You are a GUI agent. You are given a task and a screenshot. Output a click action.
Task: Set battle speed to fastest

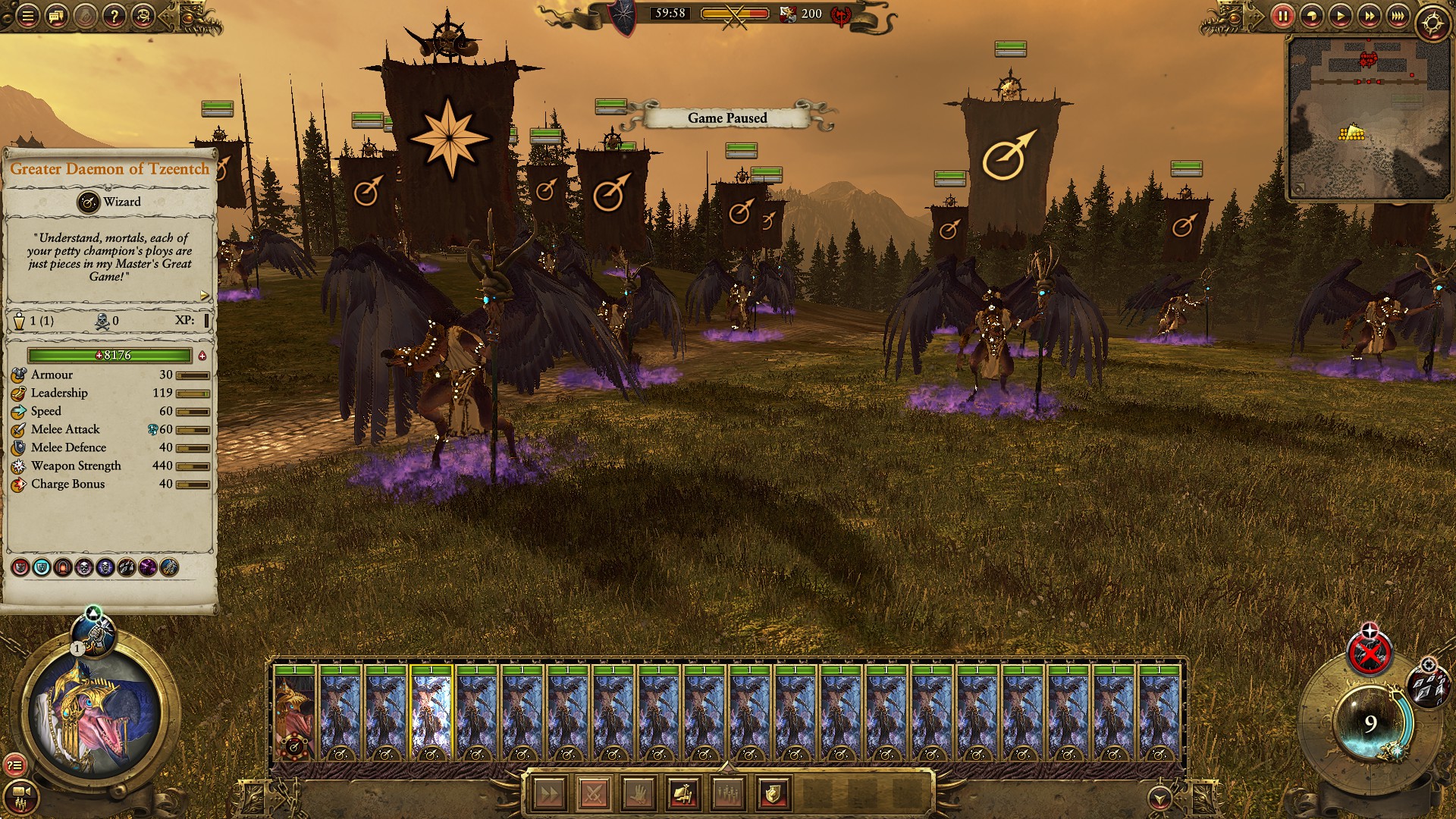(x=1398, y=15)
